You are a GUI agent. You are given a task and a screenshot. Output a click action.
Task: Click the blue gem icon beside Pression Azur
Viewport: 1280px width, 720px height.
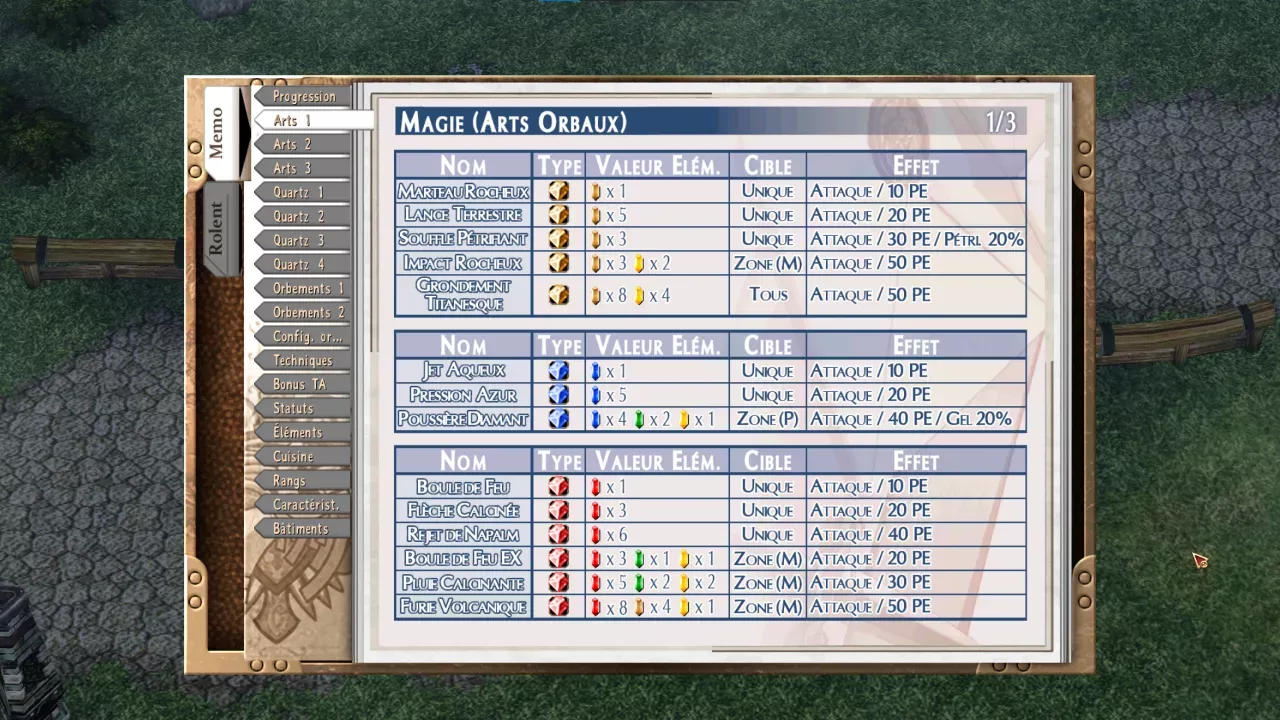click(596, 395)
